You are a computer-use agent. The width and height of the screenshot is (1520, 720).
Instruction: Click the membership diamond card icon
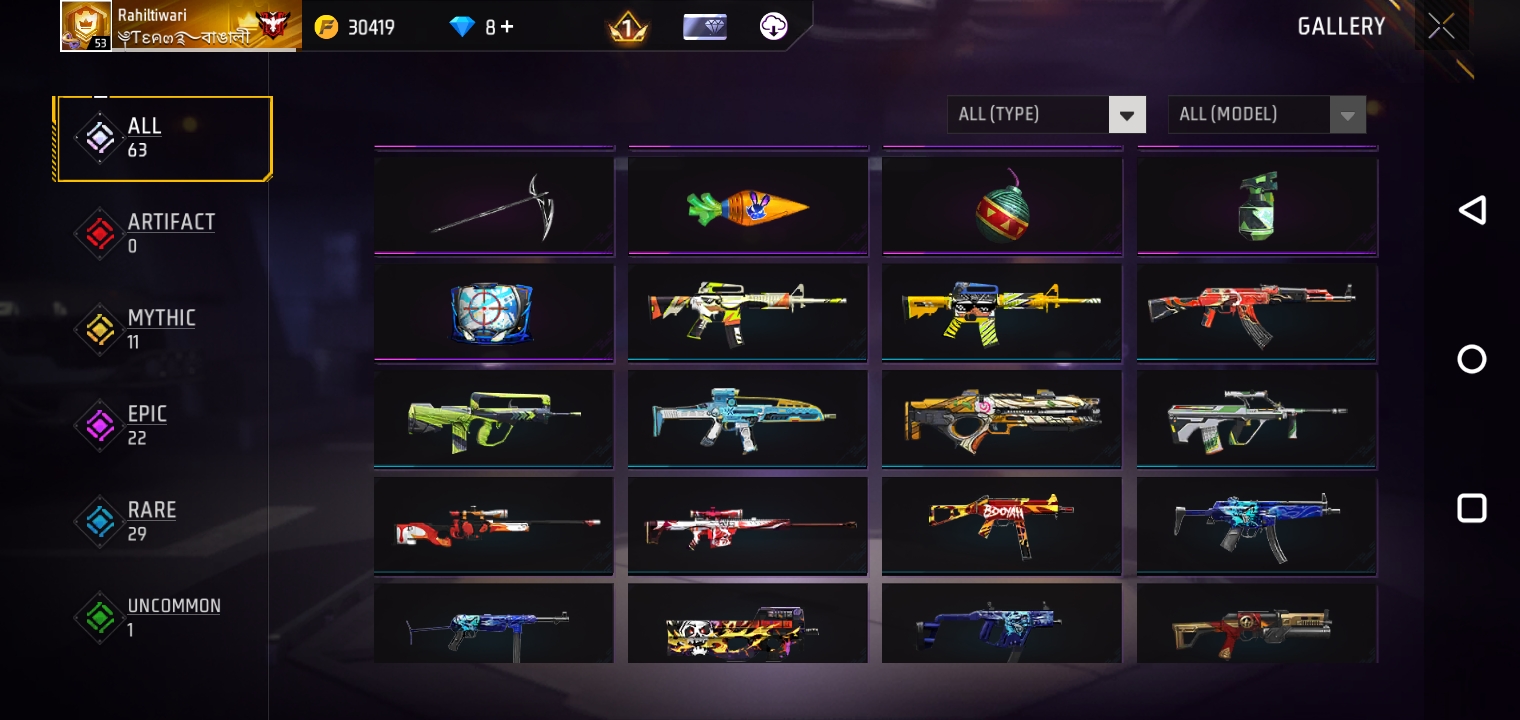(x=703, y=27)
